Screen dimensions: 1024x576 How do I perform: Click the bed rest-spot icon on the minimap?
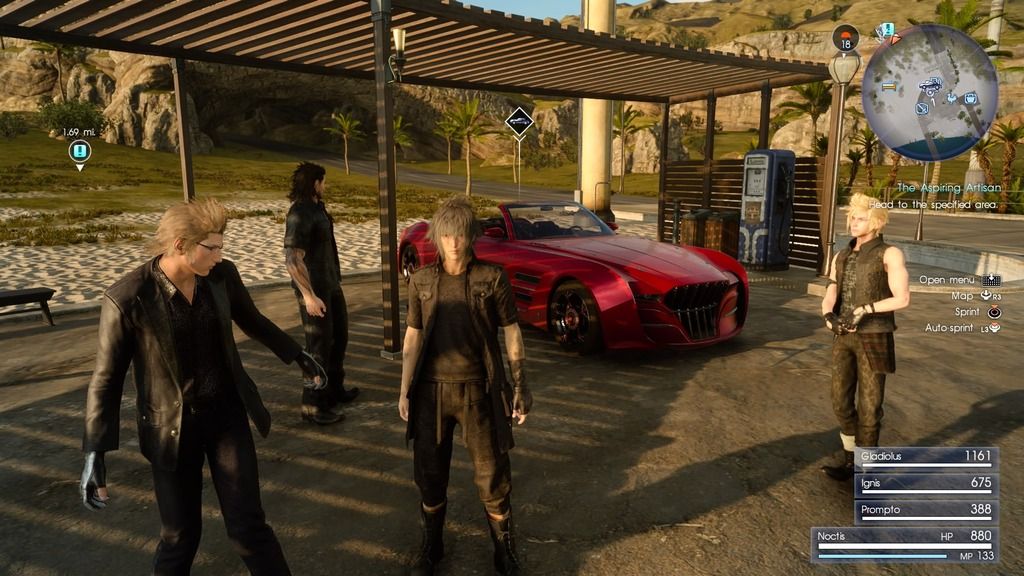tap(889, 87)
